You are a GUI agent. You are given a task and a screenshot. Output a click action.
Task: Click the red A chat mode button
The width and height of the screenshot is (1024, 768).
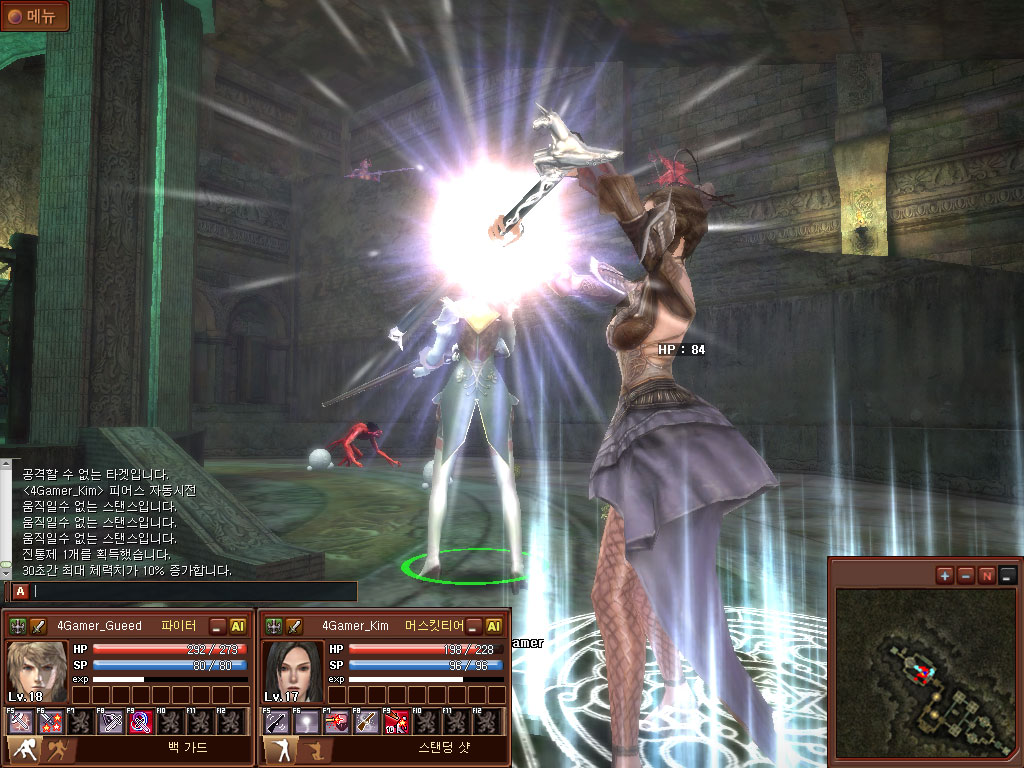(x=20, y=591)
